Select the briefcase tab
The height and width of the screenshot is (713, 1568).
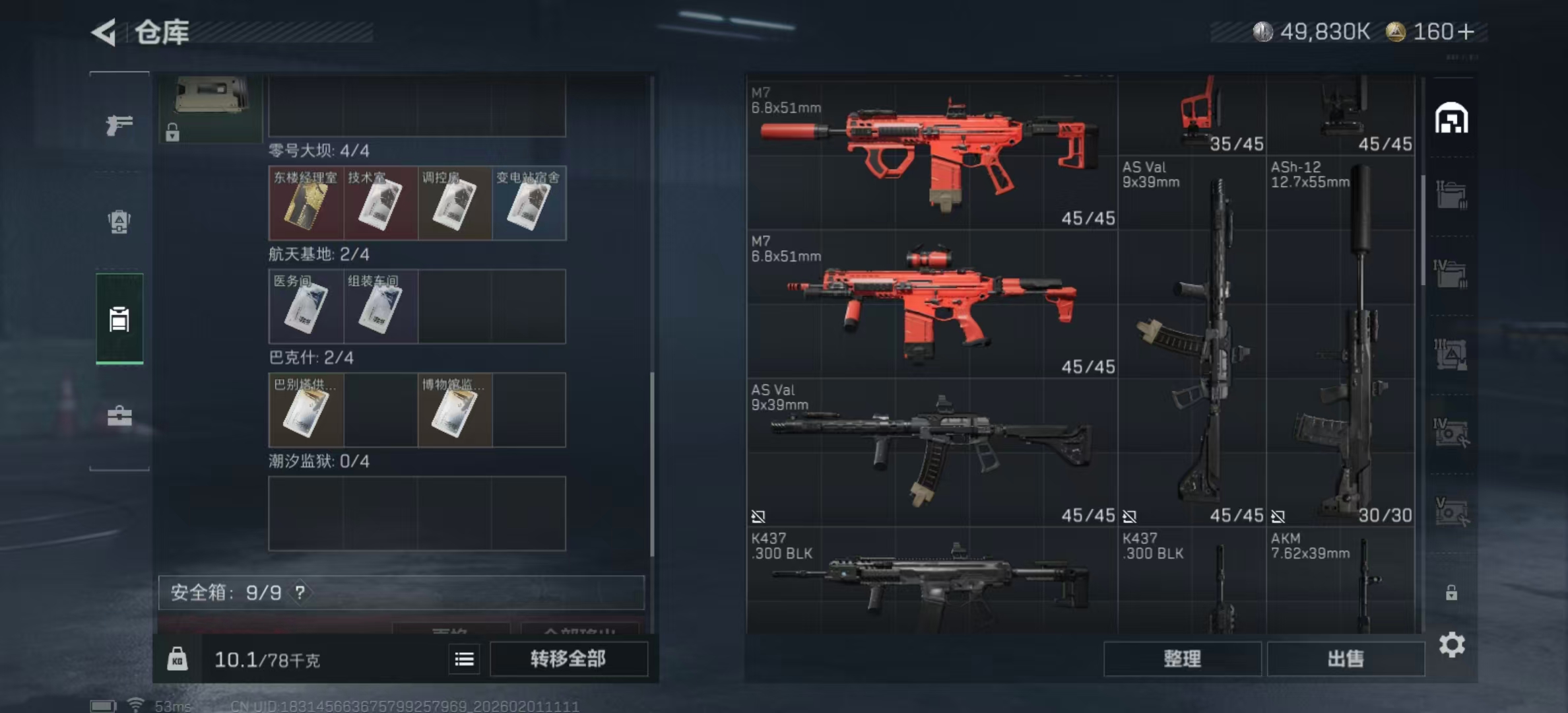coord(119,416)
